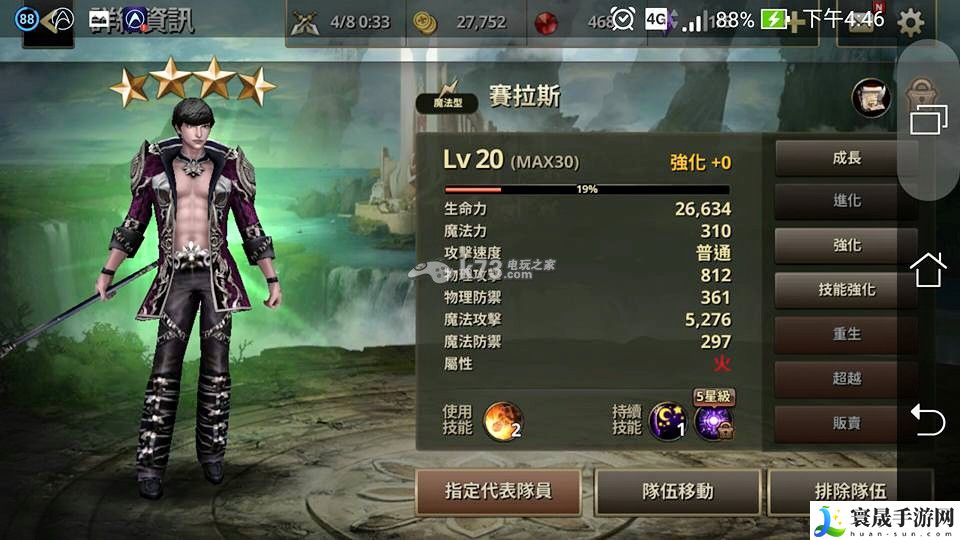This screenshot has height=540, width=960.
Task: Open 技能強化 skill enhancement
Action: tap(846, 289)
